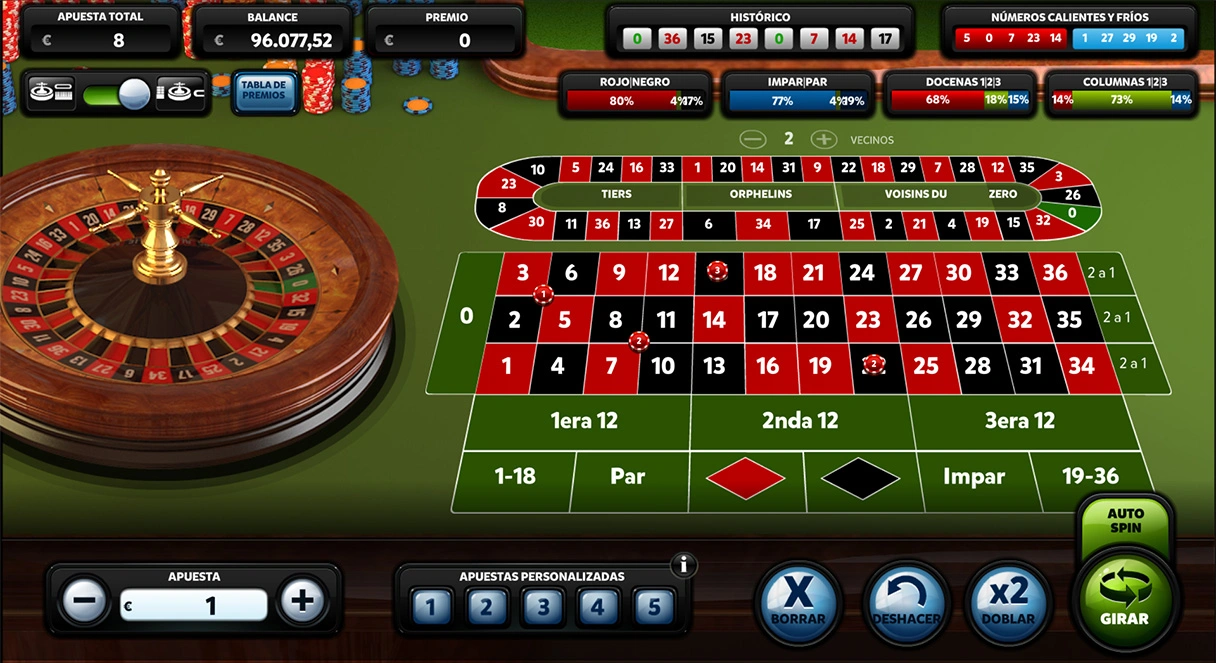Undo the last bet with DESHACER

coord(906,602)
